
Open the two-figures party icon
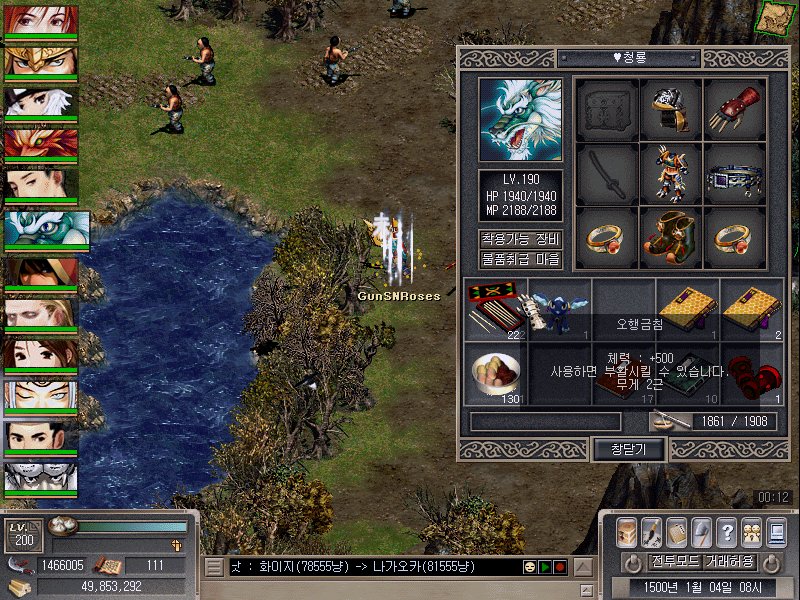(752, 532)
